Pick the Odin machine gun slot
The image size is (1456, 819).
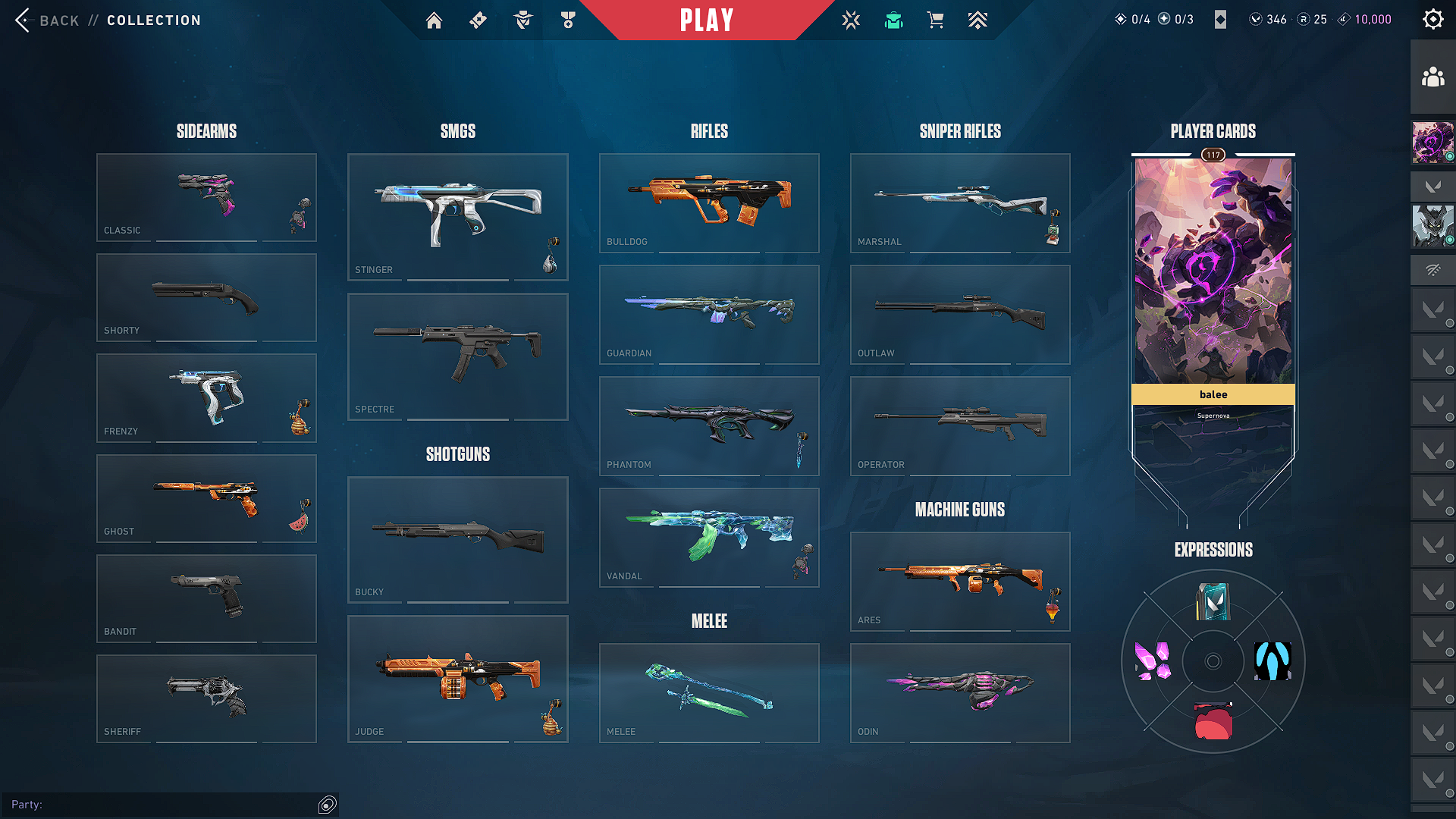pyautogui.click(x=959, y=692)
